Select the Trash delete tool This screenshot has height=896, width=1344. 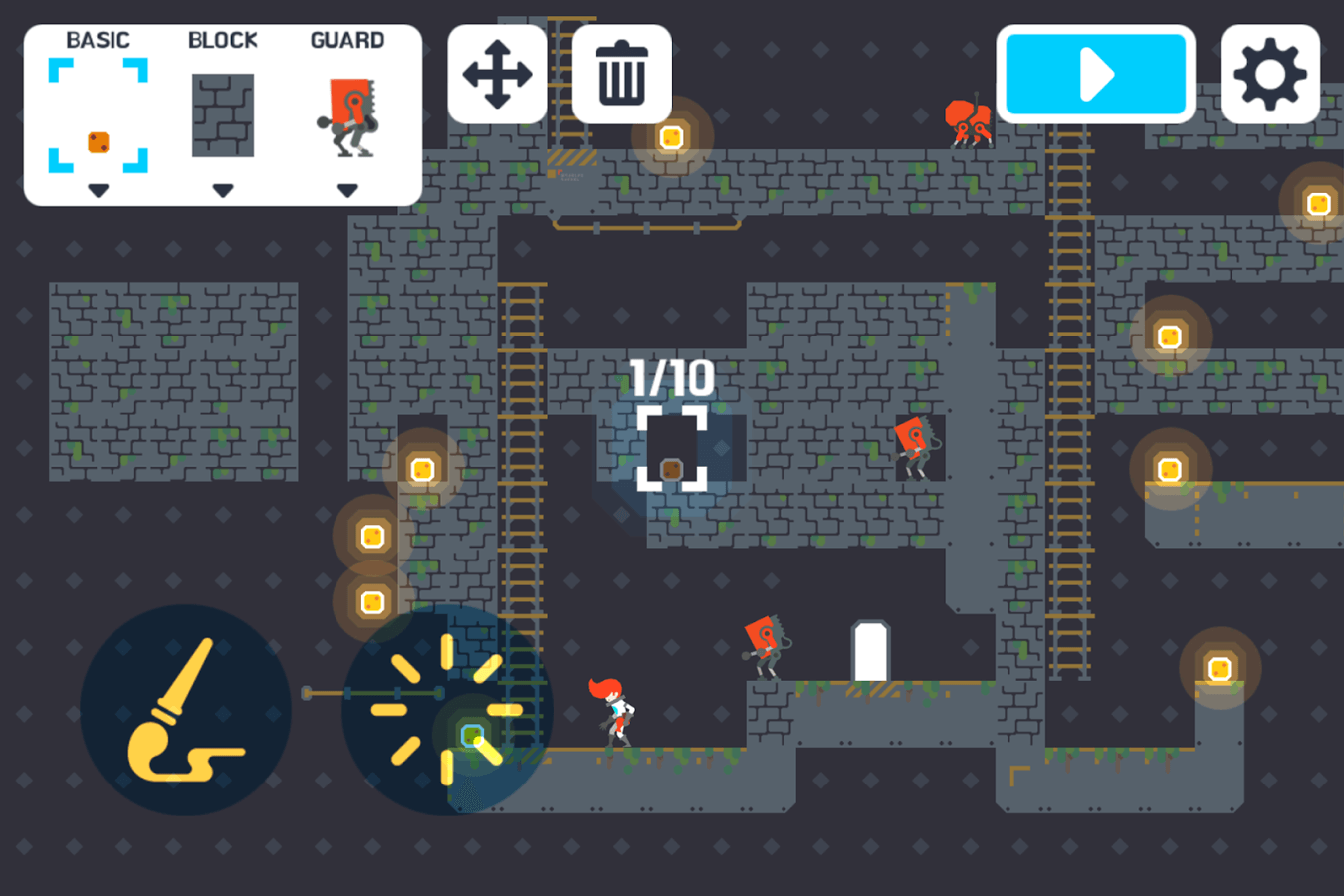point(620,74)
